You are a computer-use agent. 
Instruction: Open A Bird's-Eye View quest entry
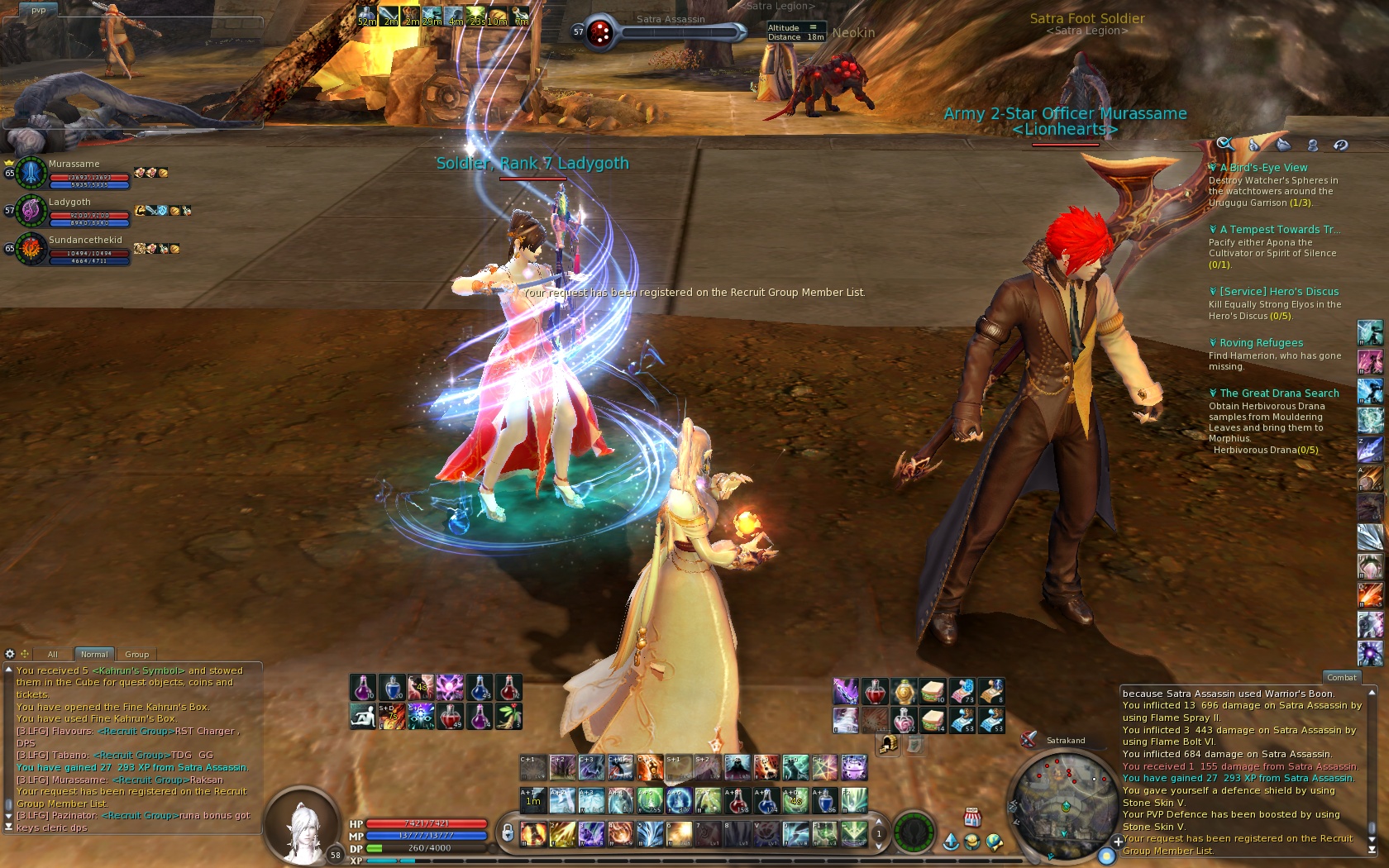(x=1263, y=168)
